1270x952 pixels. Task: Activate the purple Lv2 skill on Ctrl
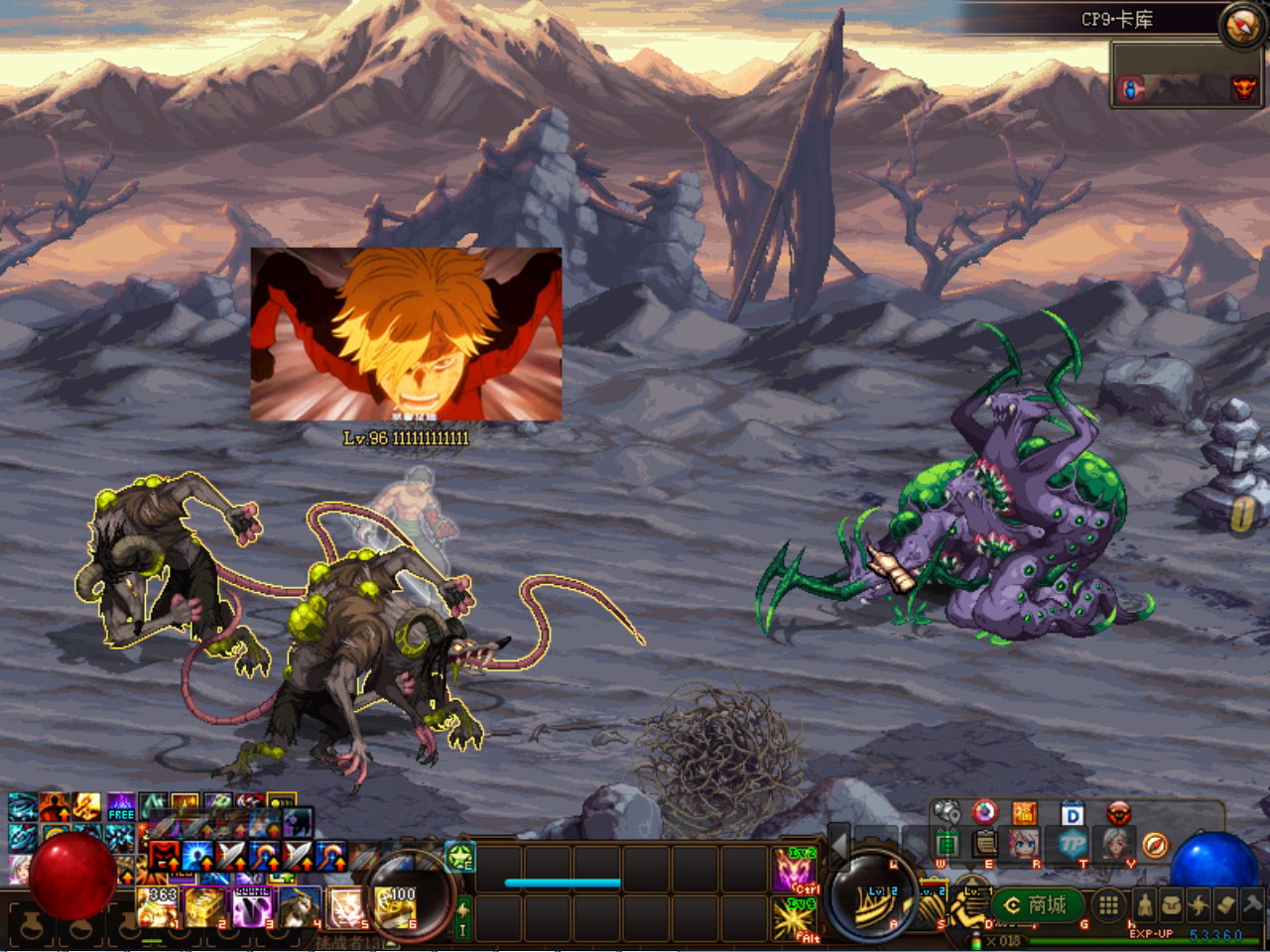coord(794,871)
